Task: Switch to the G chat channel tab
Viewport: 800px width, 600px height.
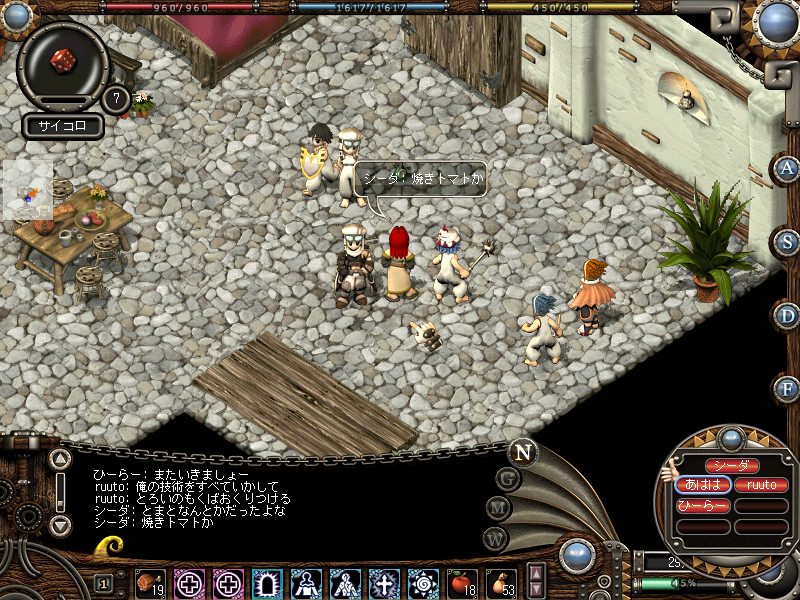Action: click(x=508, y=479)
